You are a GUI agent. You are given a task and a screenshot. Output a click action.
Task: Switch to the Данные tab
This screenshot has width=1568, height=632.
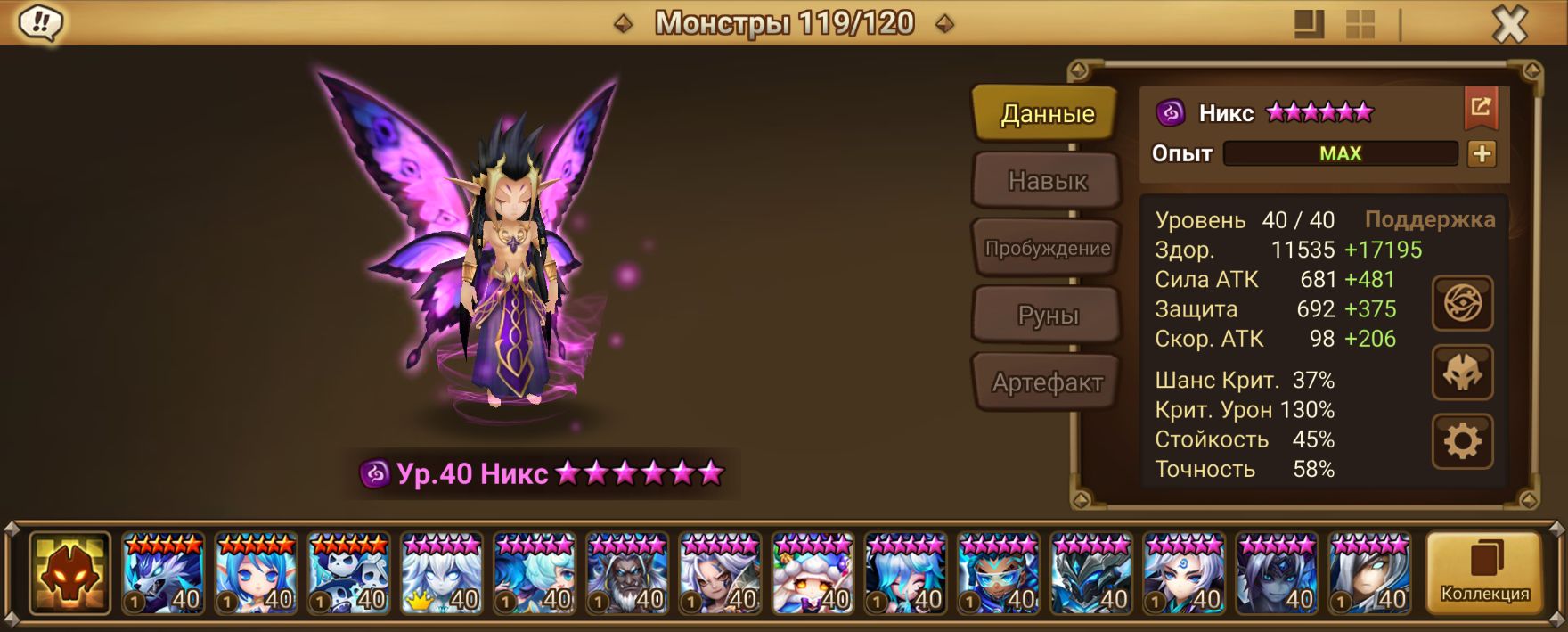[x=1046, y=113]
